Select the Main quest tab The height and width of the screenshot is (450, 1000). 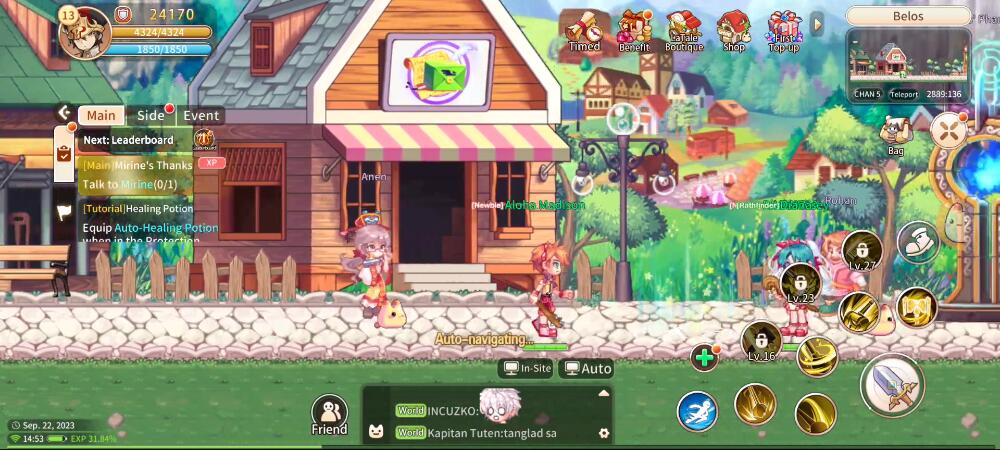click(101, 115)
